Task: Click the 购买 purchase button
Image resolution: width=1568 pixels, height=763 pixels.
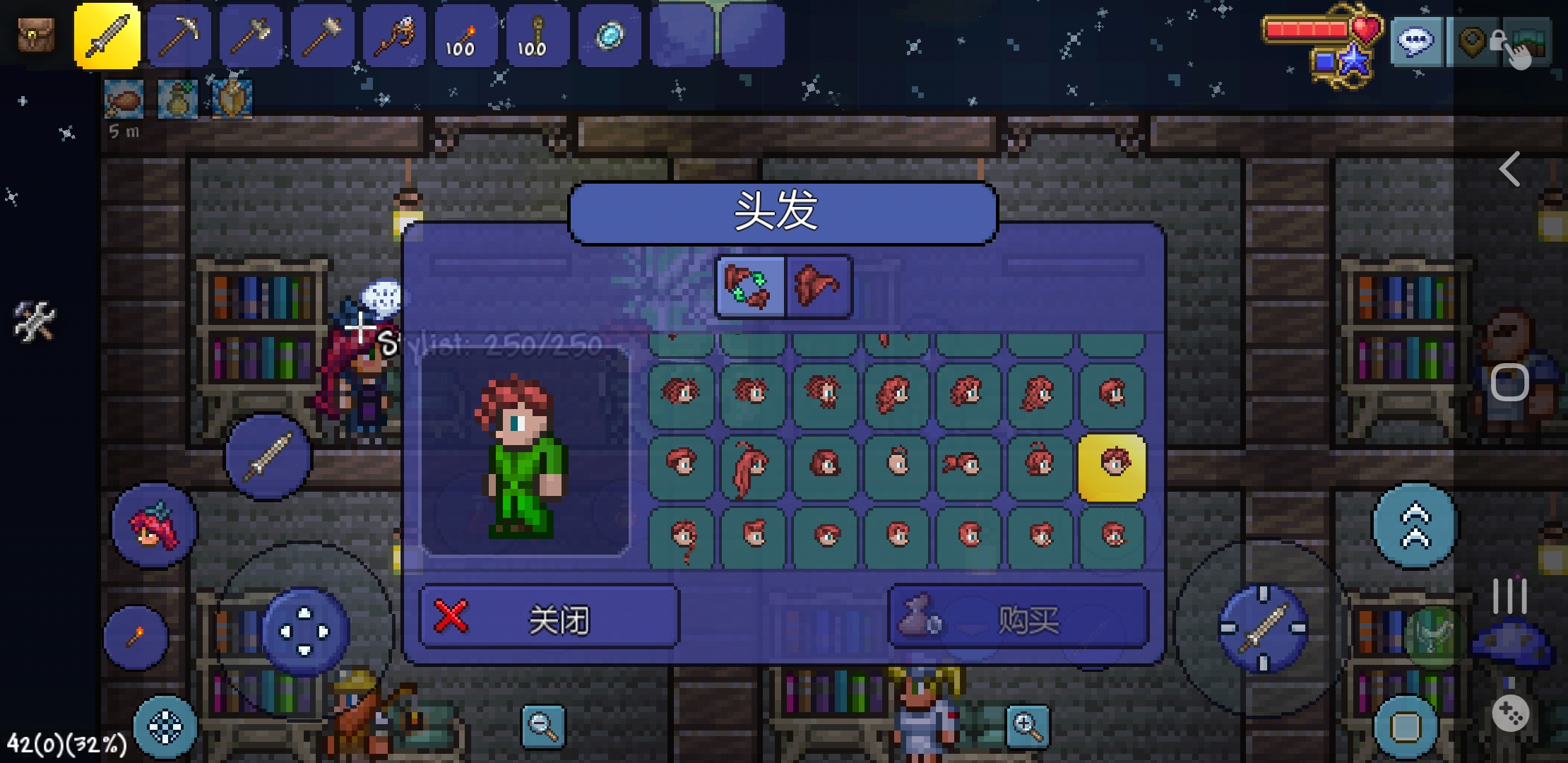Action: pyautogui.click(x=1018, y=617)
